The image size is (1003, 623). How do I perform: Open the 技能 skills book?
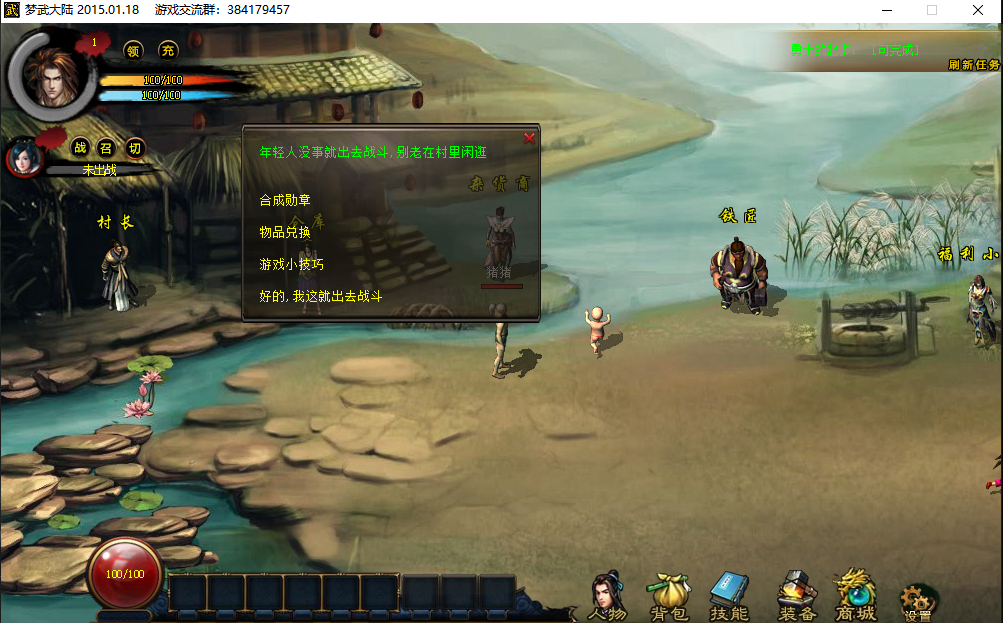click(x=729, y=597)
